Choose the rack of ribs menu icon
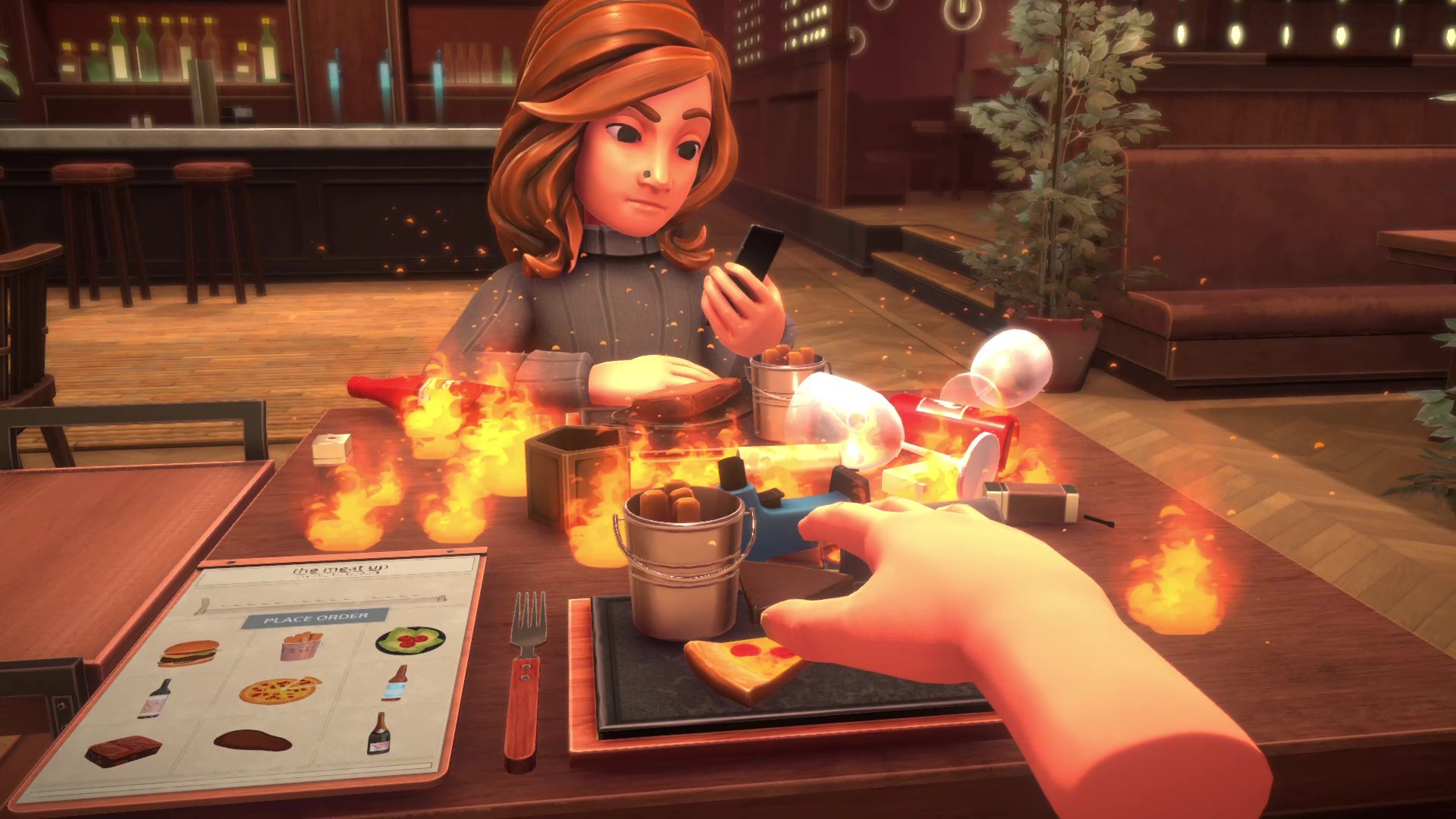The image size is (1456, 819). click(122, 751)
